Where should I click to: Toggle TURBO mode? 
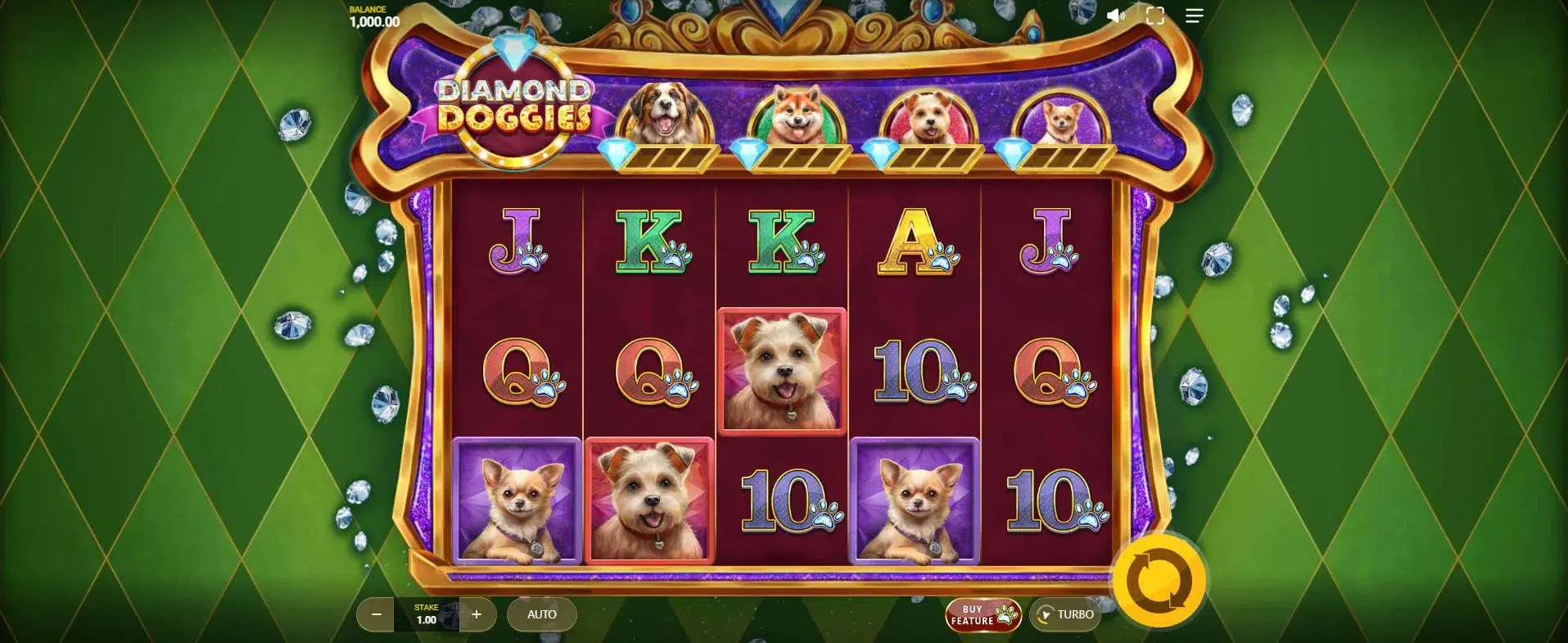coord(1065,614)
